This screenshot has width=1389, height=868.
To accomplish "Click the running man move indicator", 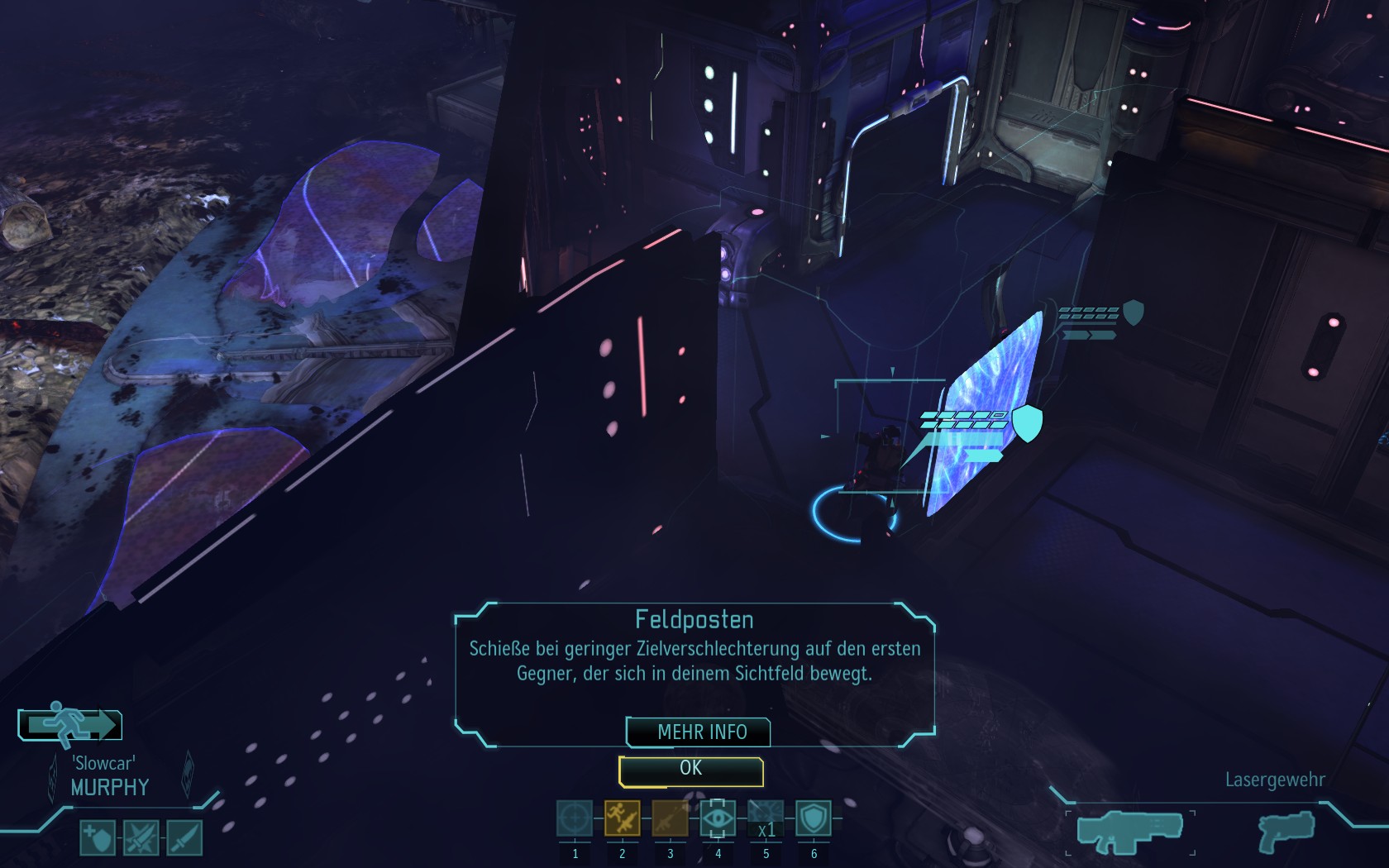I will [70, 725].
